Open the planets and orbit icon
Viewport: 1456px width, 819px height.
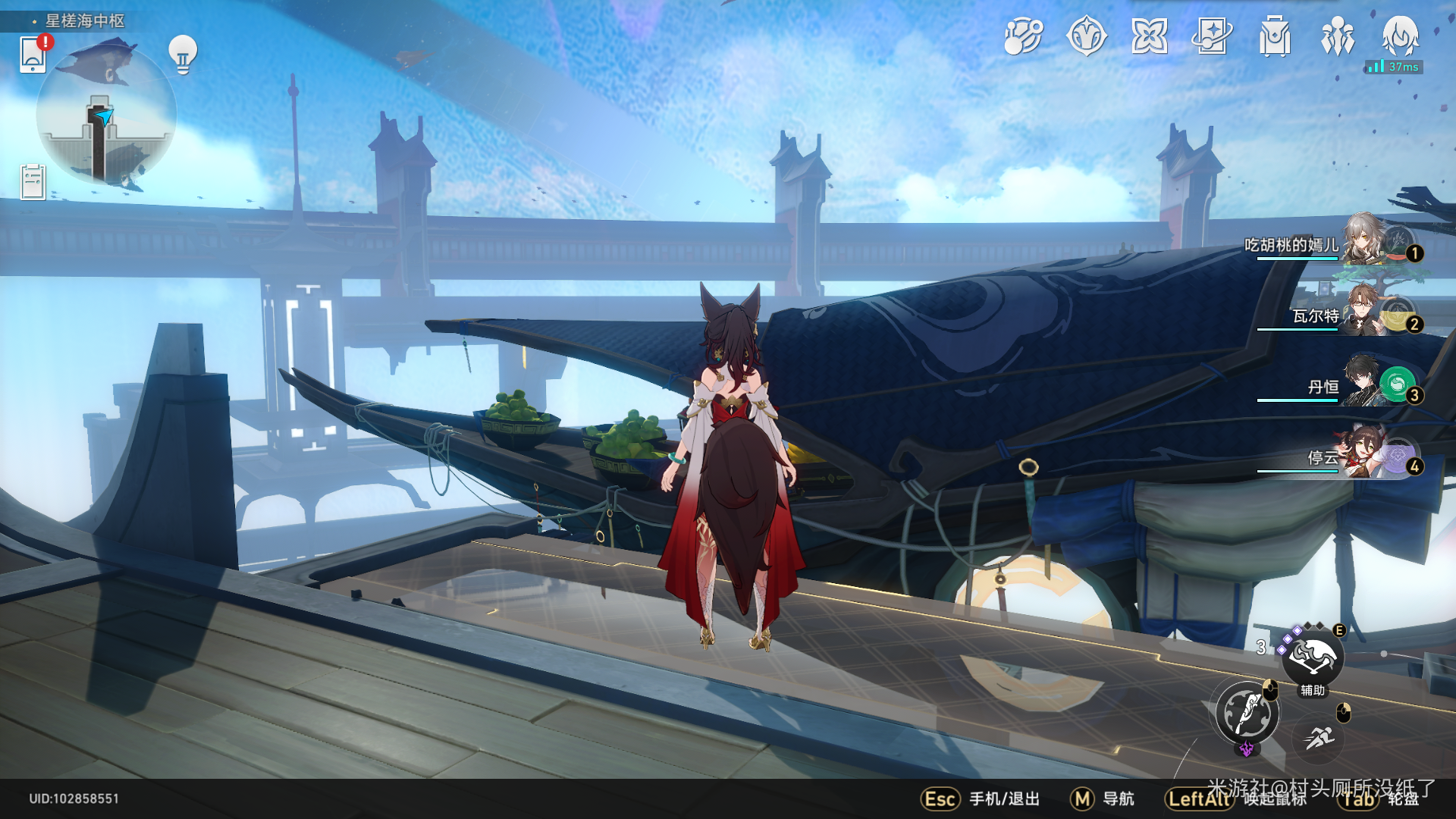tap(1023, 36)
